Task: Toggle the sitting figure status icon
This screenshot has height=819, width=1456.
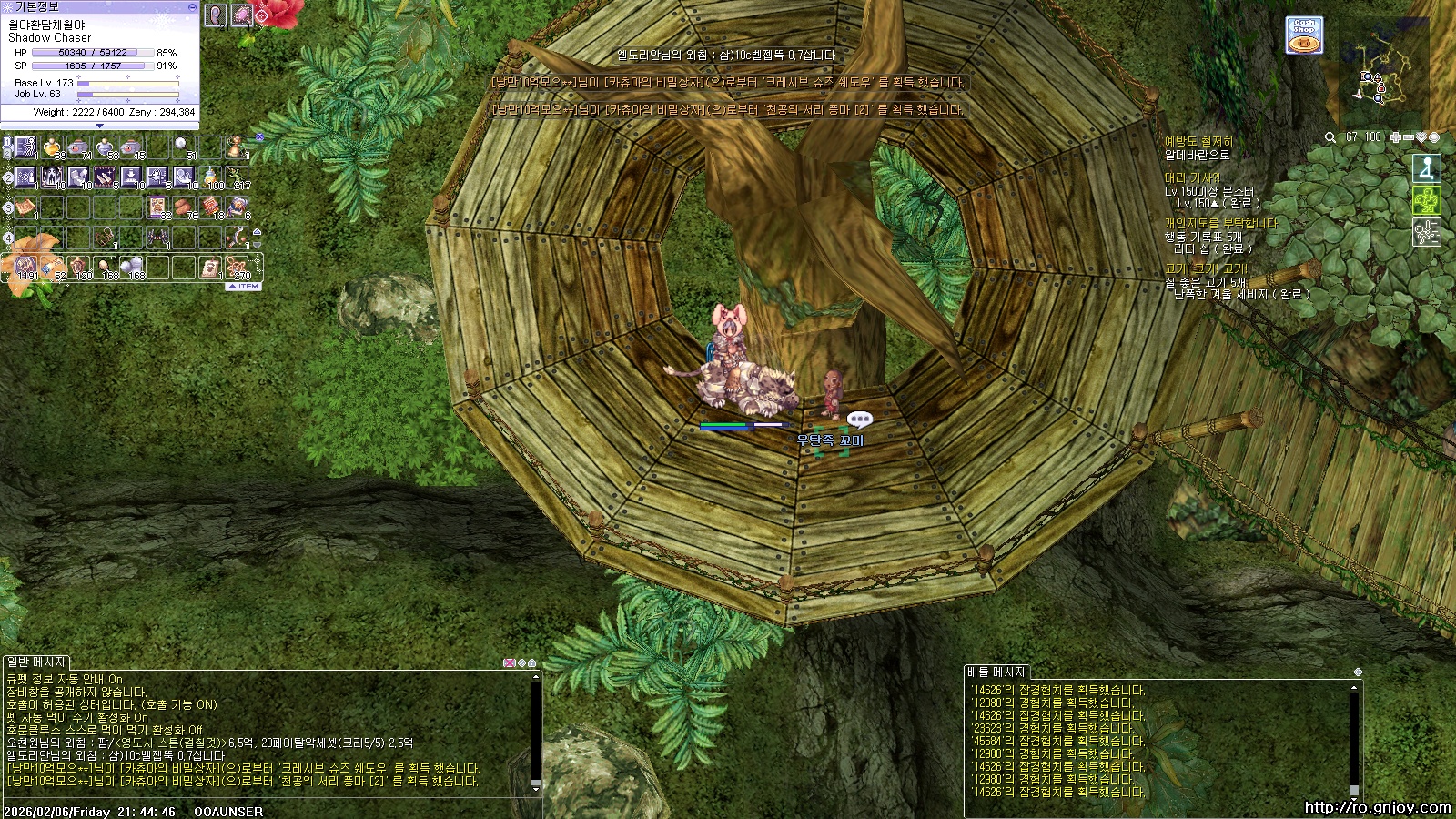Action: [1426, 168]
